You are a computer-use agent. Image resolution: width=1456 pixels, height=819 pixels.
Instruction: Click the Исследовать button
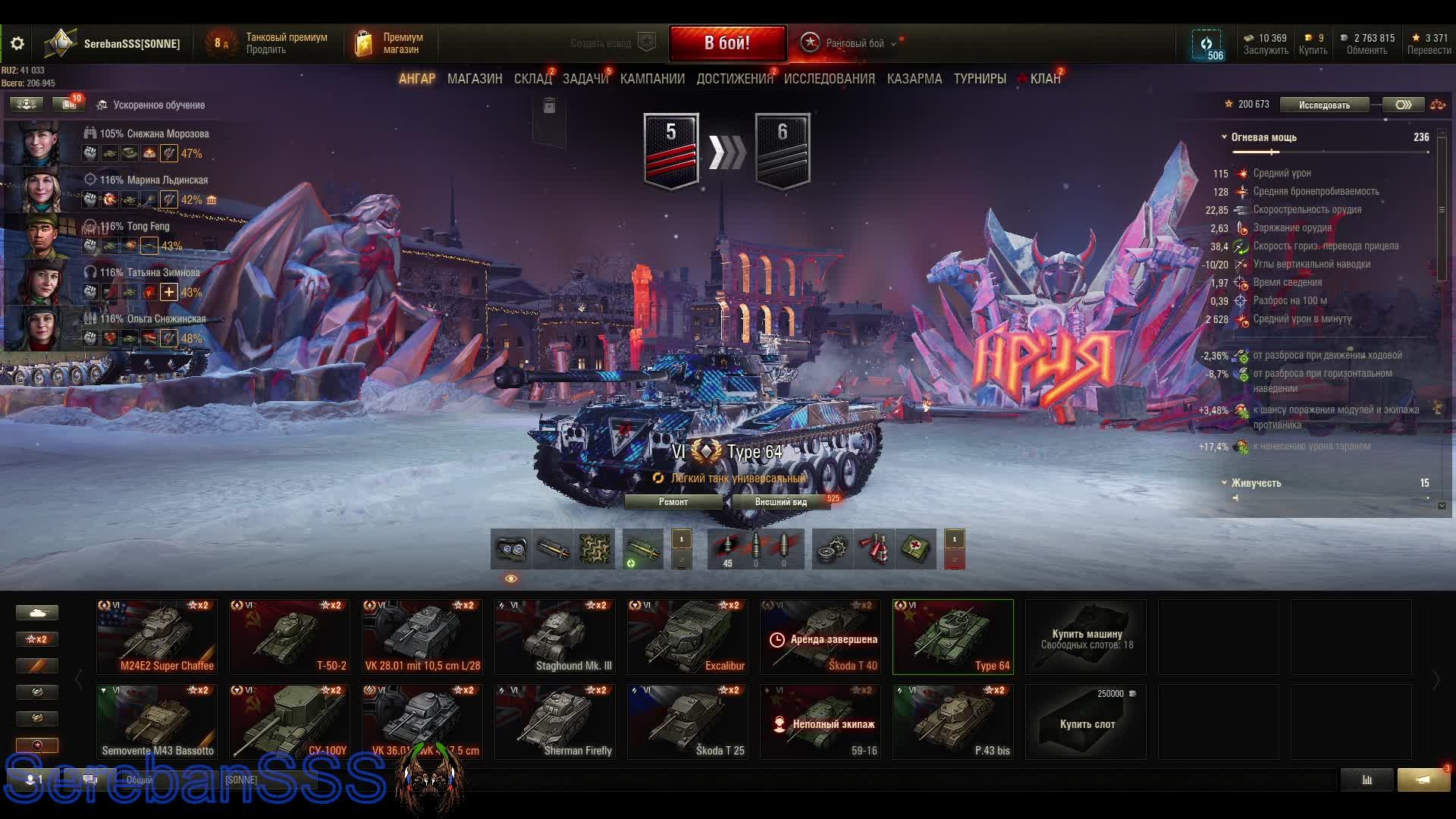tap(1323, 105)
